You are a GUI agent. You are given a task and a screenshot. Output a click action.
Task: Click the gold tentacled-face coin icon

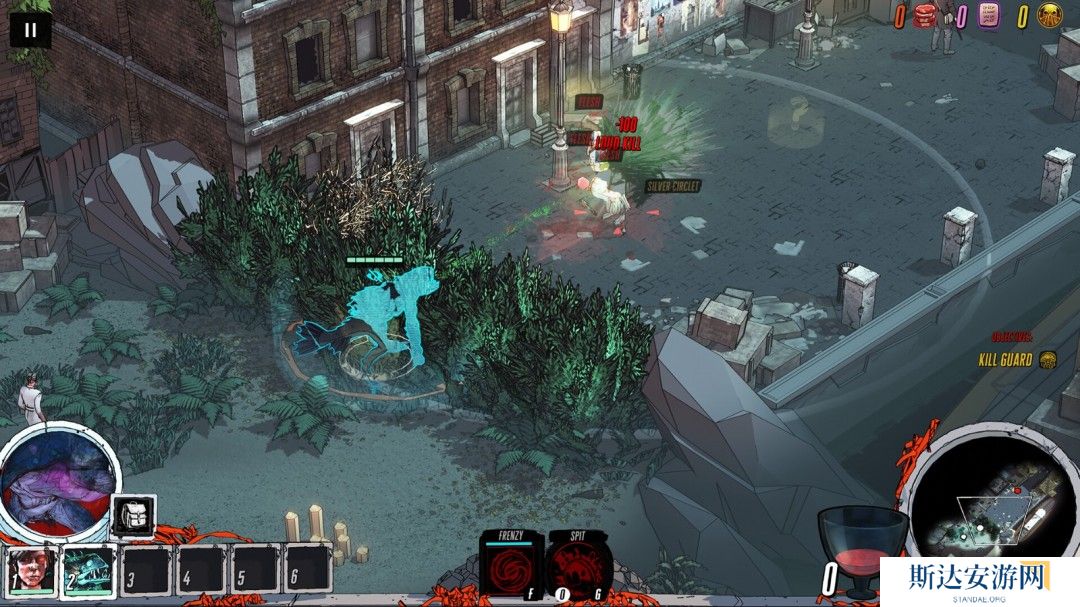click(x=1049, y=16)
